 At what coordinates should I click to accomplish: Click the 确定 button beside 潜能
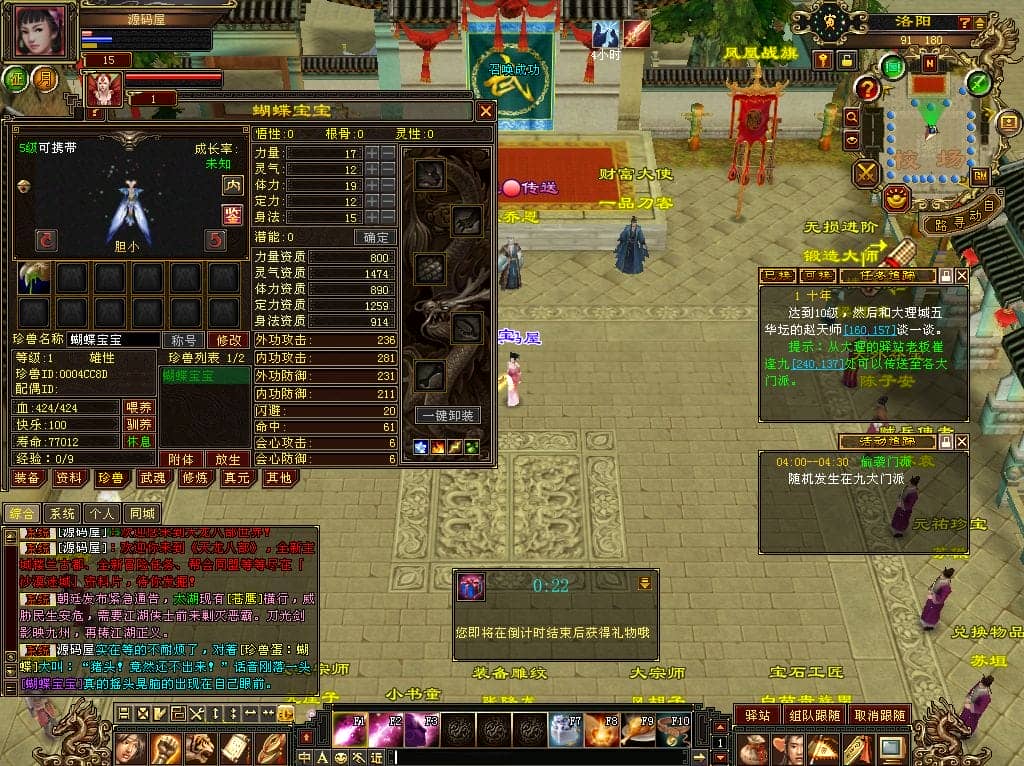coord(376,237)
